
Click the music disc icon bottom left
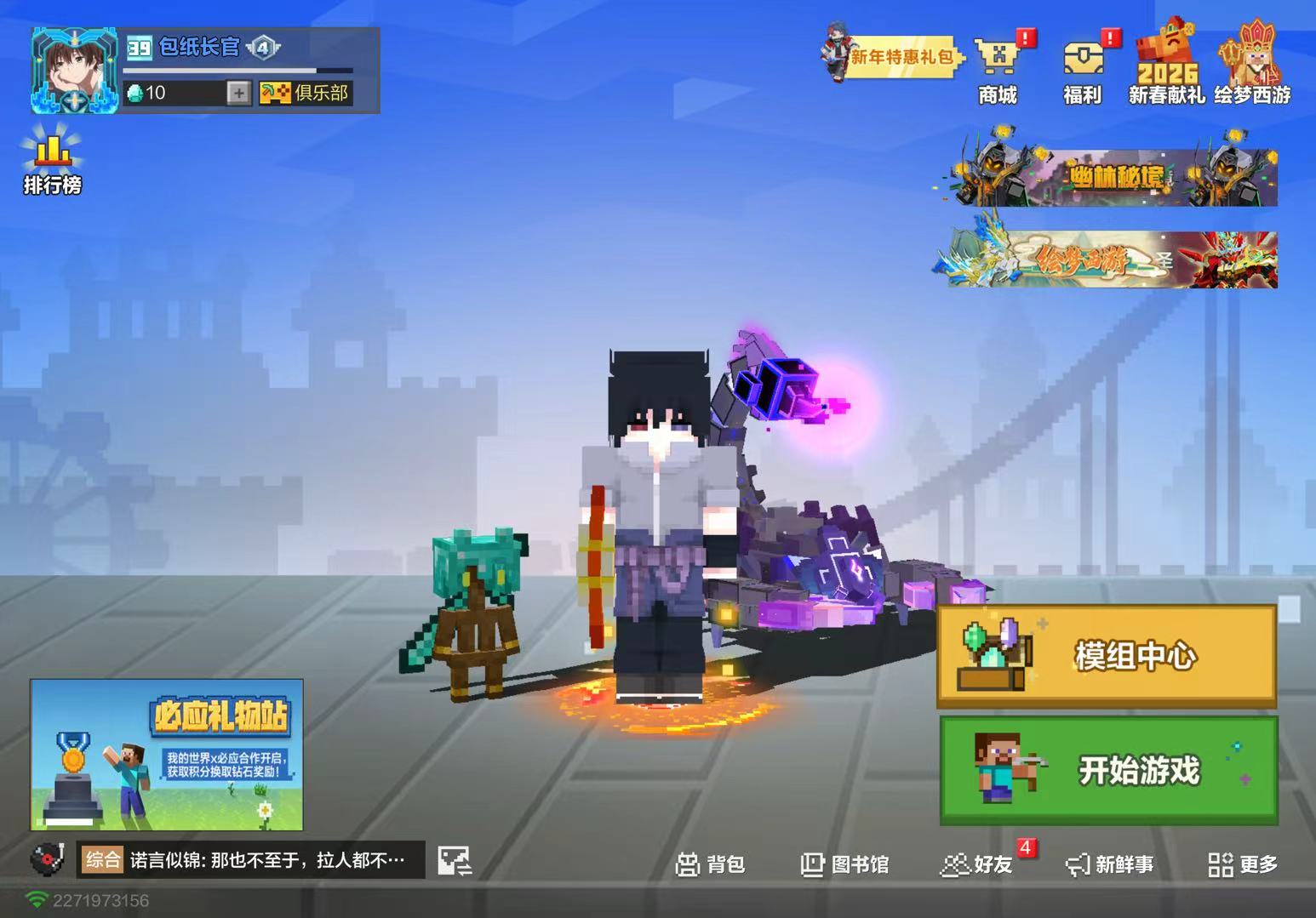[x=47, y=860]
